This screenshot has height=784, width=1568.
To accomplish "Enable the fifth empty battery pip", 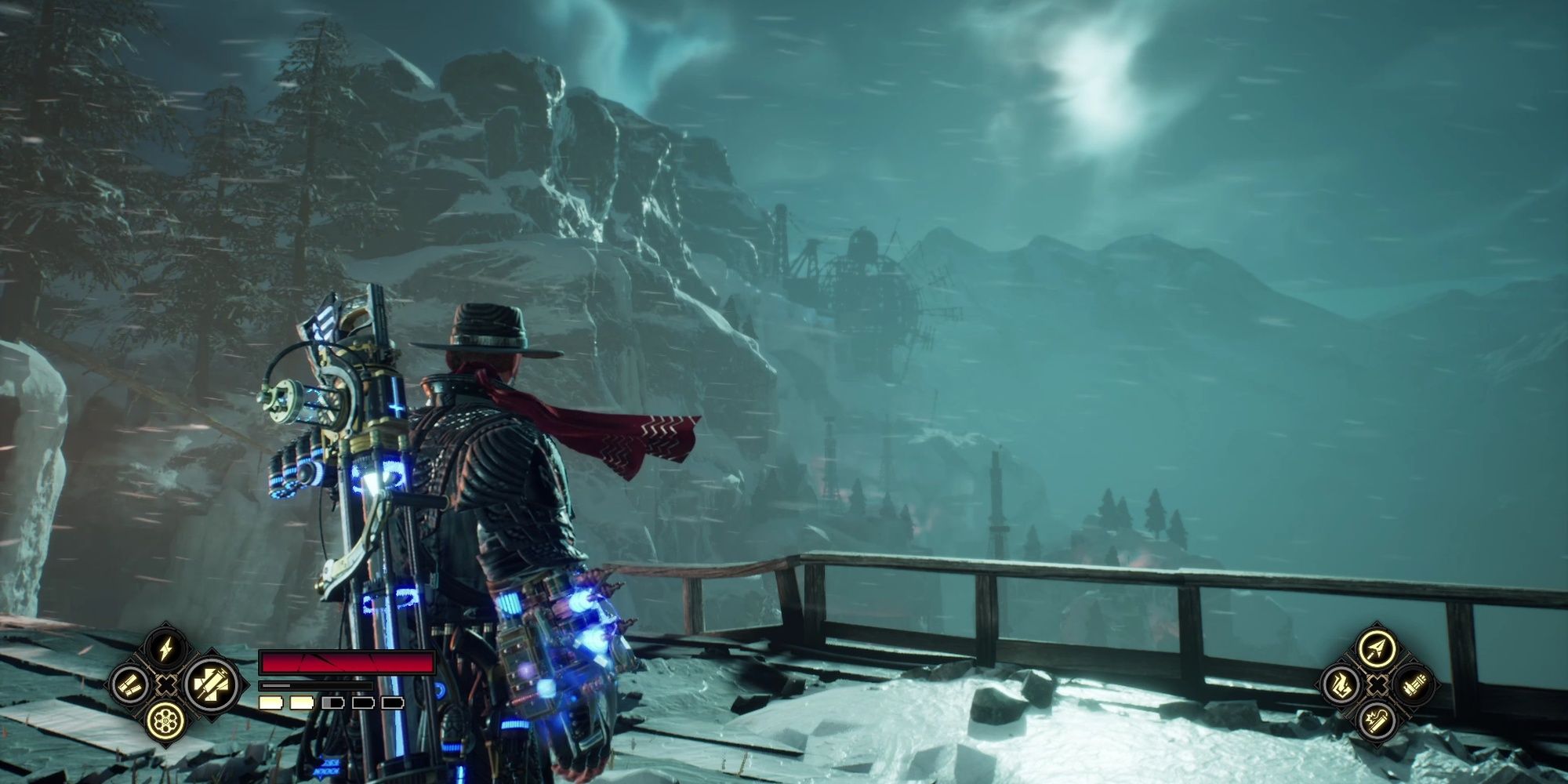I will [x=393, y=702].
